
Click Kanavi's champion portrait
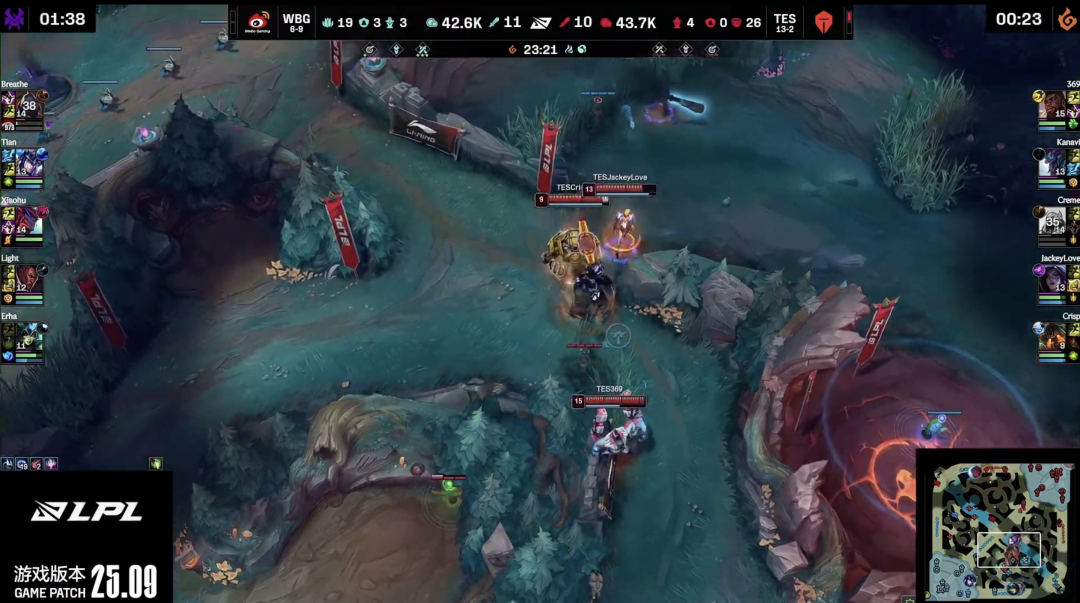tap(1052, 162)
